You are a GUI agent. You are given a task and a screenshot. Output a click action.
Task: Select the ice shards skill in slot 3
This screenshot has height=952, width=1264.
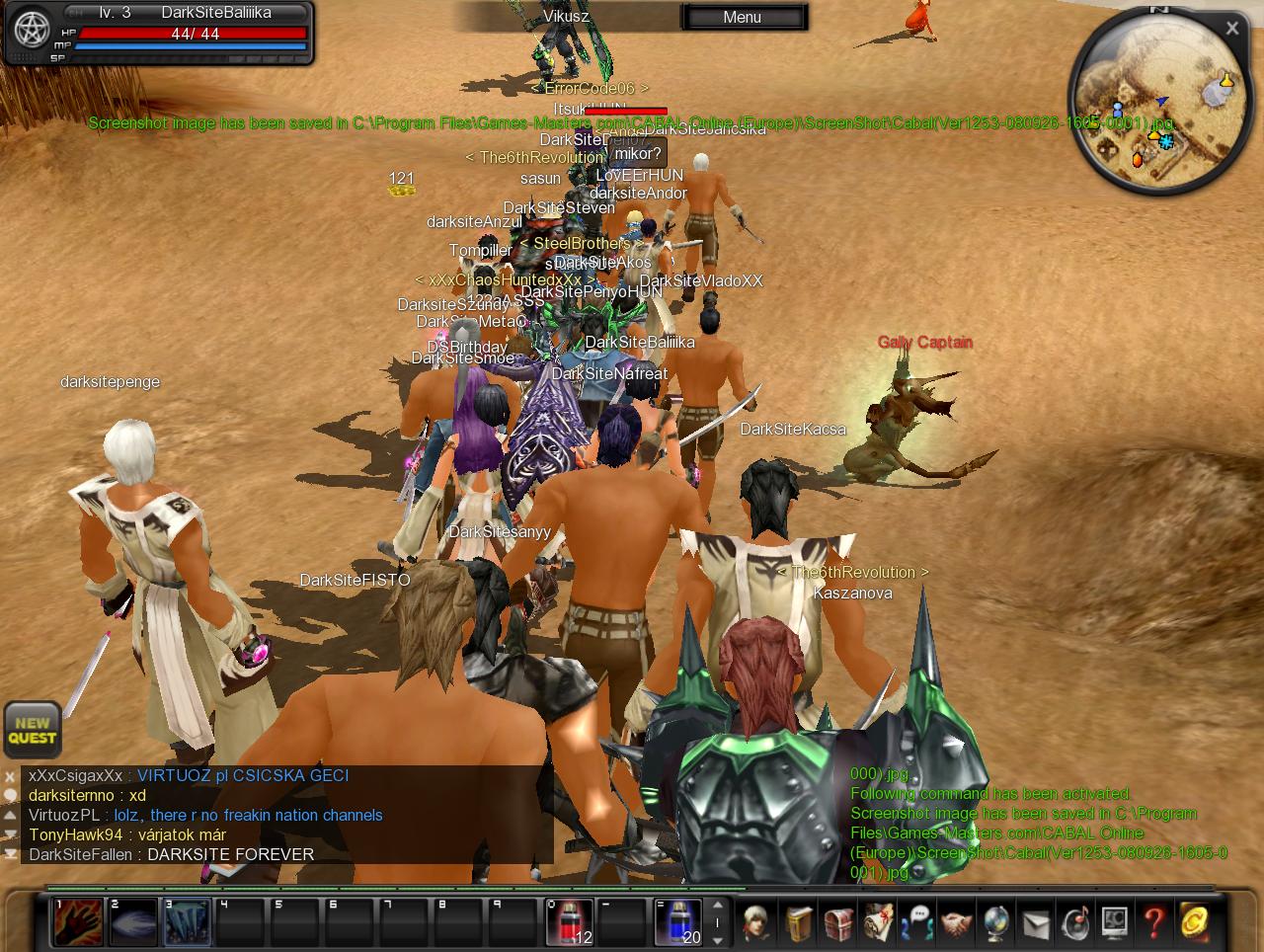coord(187,922)
